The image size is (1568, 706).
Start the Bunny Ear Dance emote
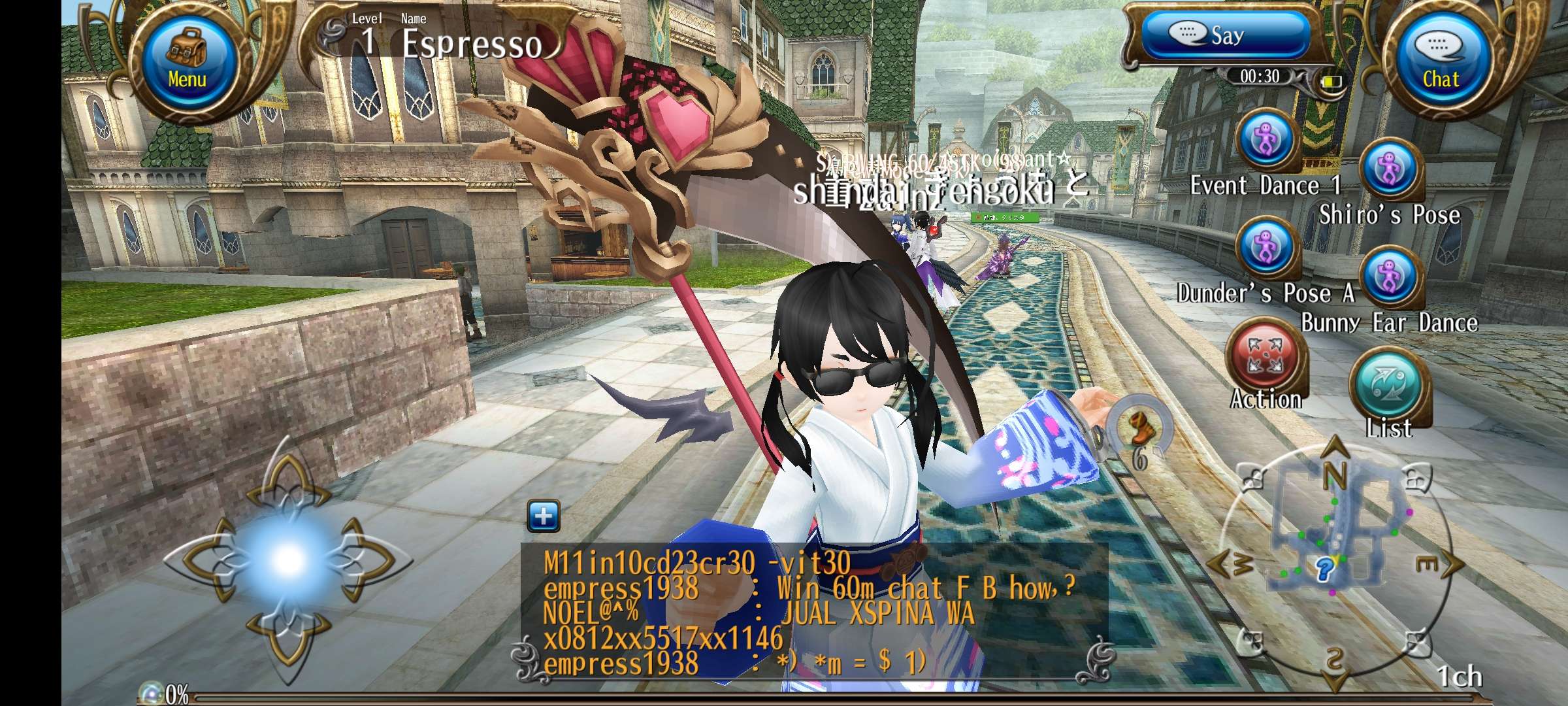[1389, 278]
